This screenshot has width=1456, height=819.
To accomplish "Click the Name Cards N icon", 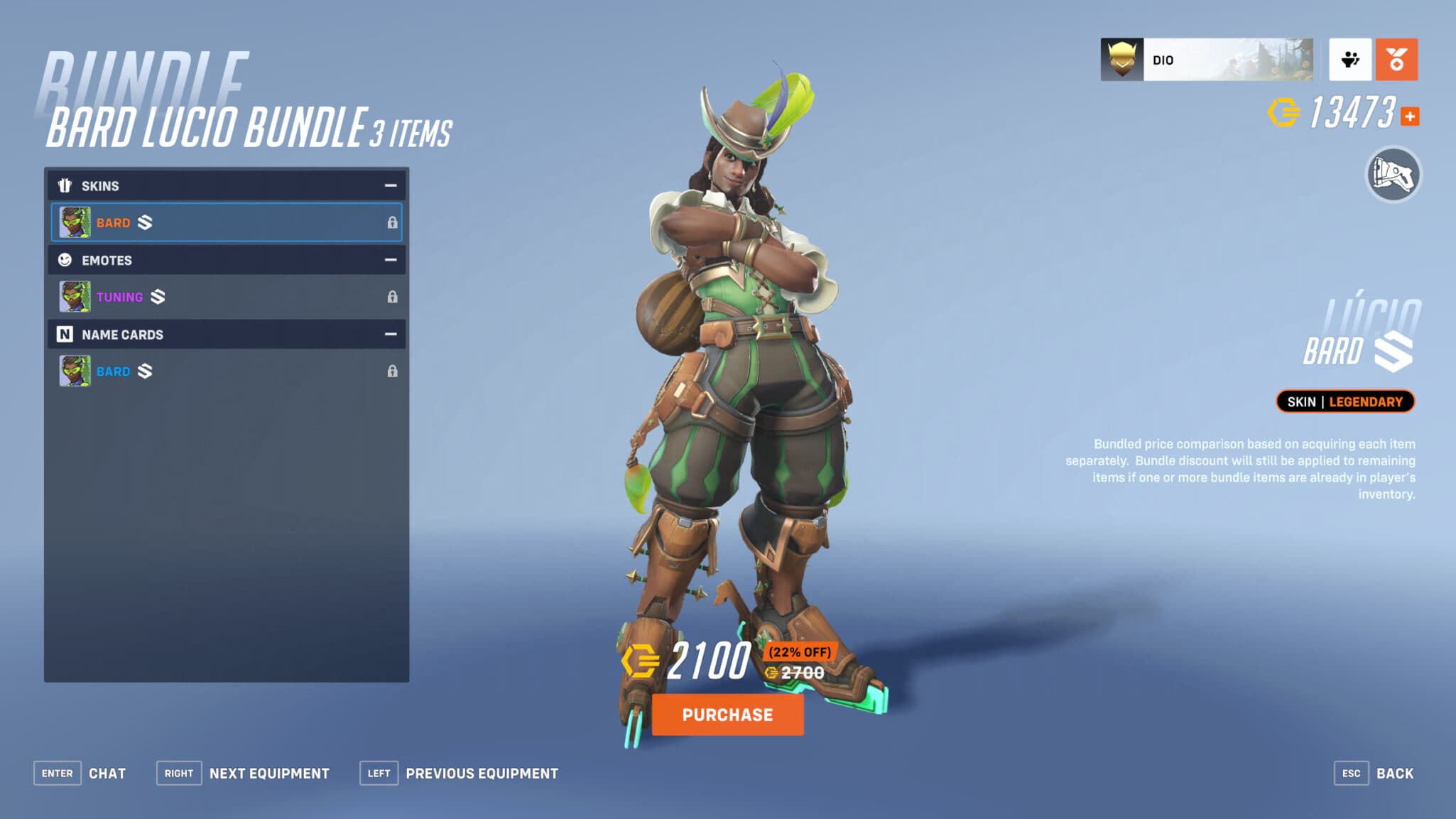I will point(65,334).
